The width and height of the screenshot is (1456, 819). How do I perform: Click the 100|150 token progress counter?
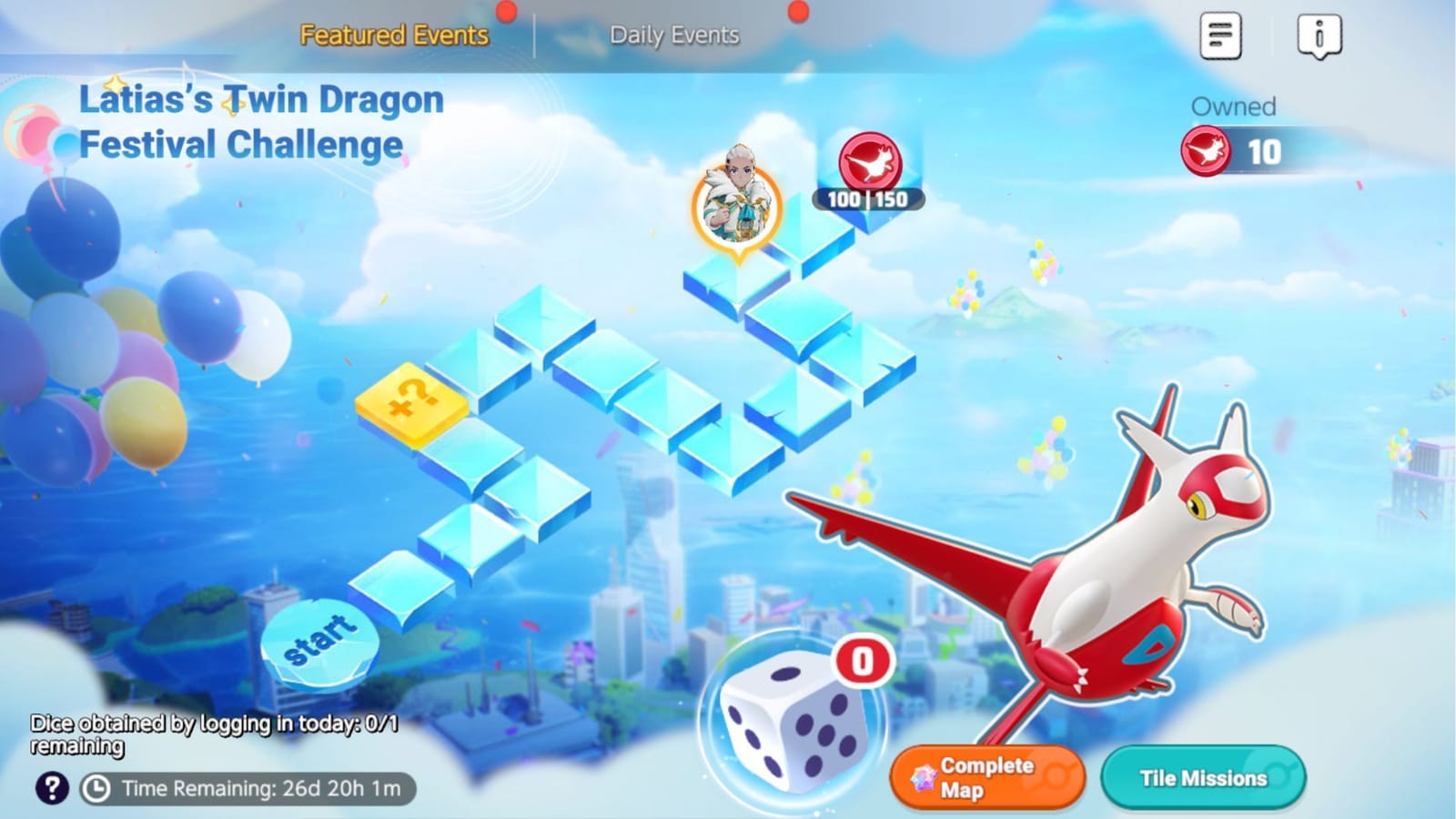point(866,198)
